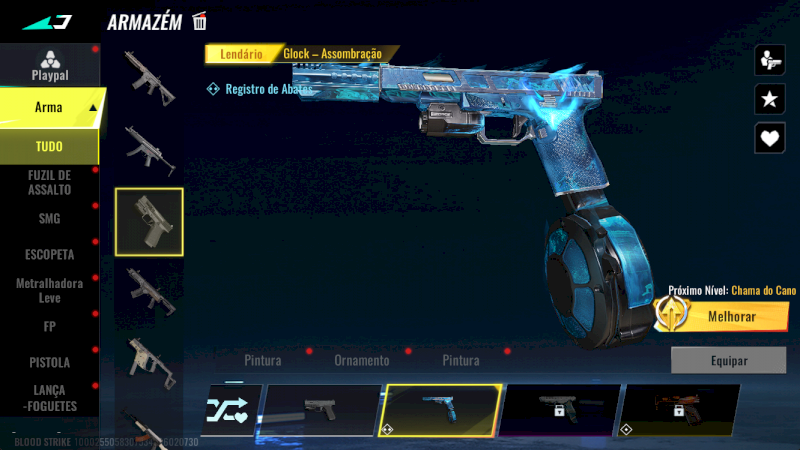800x450 pixels.
Task: Select the TUDO weapon filter
Action: click(x=49, y=147)
